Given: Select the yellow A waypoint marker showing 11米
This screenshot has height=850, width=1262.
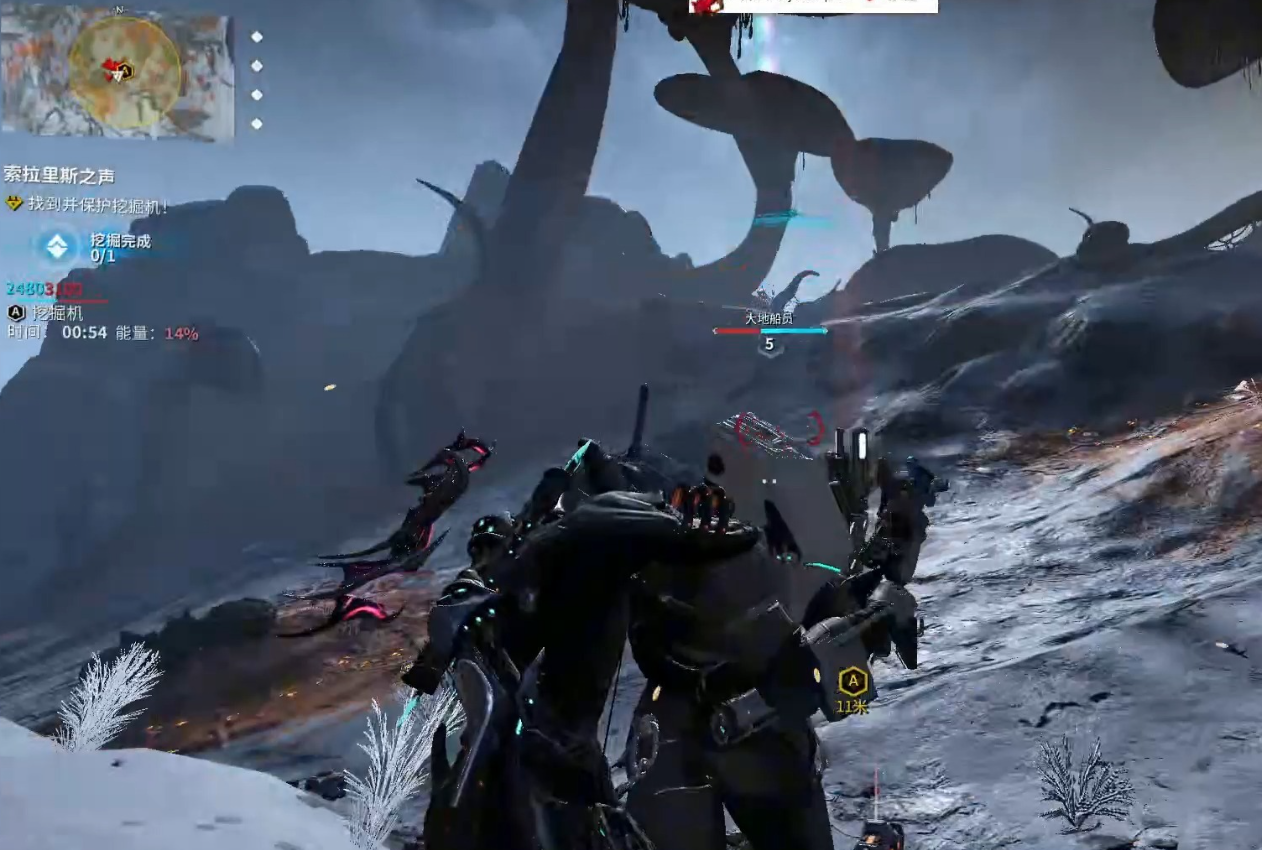Looking at the screenshot, I should (852, 683).
